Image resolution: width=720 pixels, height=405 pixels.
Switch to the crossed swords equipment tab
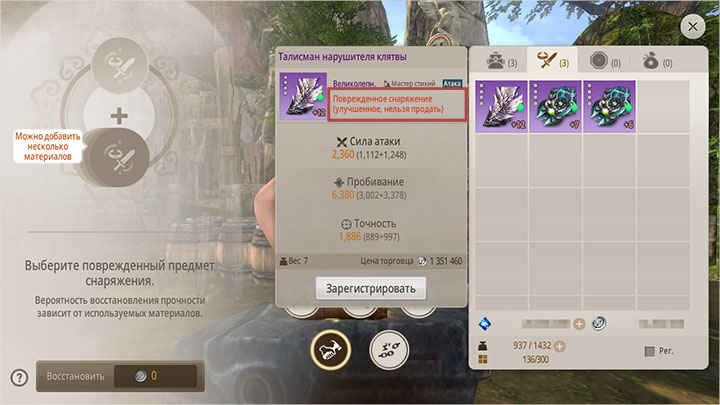tap(552, 61)
